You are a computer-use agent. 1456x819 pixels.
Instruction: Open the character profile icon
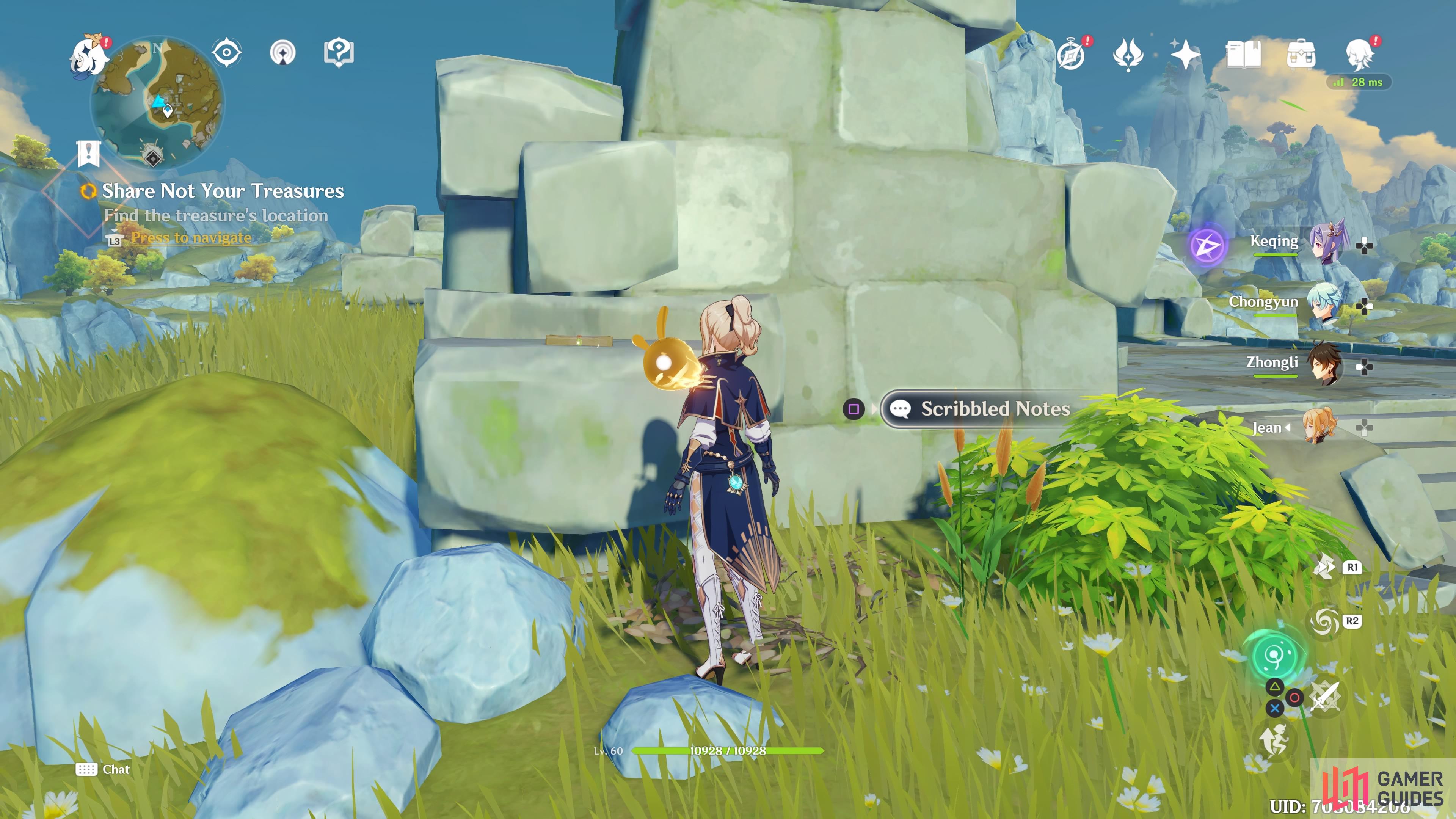(1359, 54)
